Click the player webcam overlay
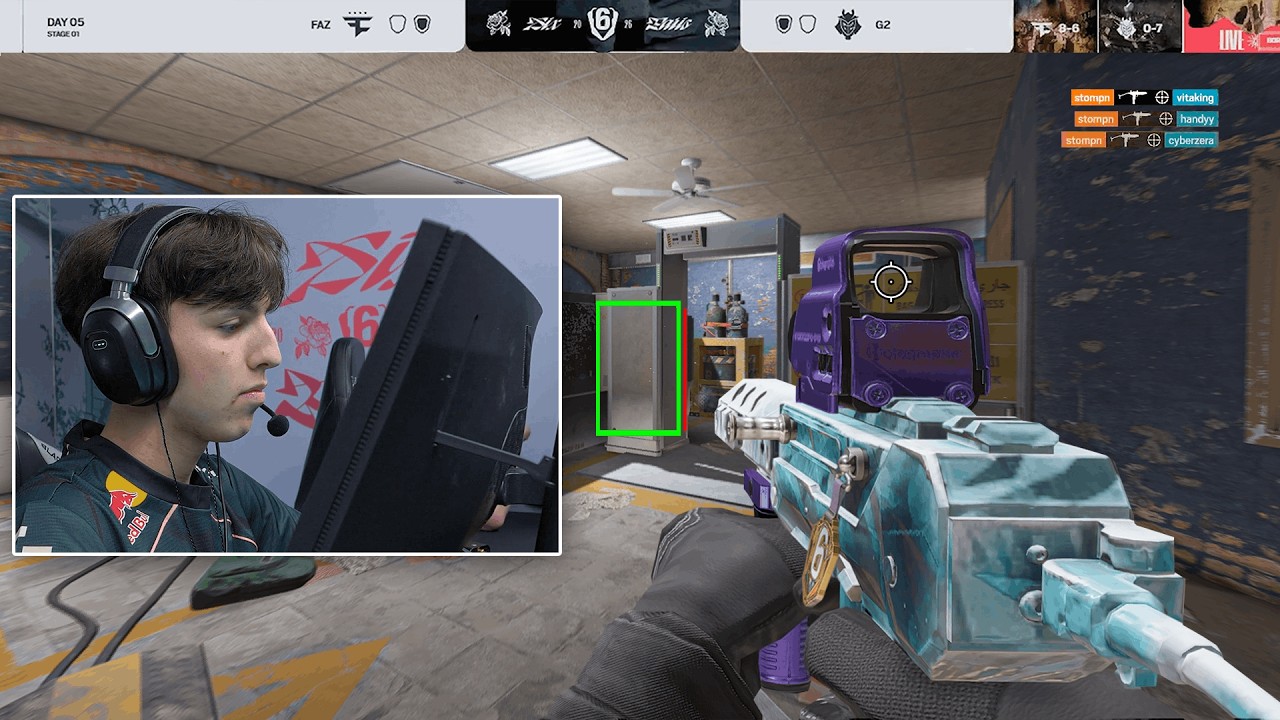Screen dimensions: 1280x720 pyautogui.click(x=287, y=375)
